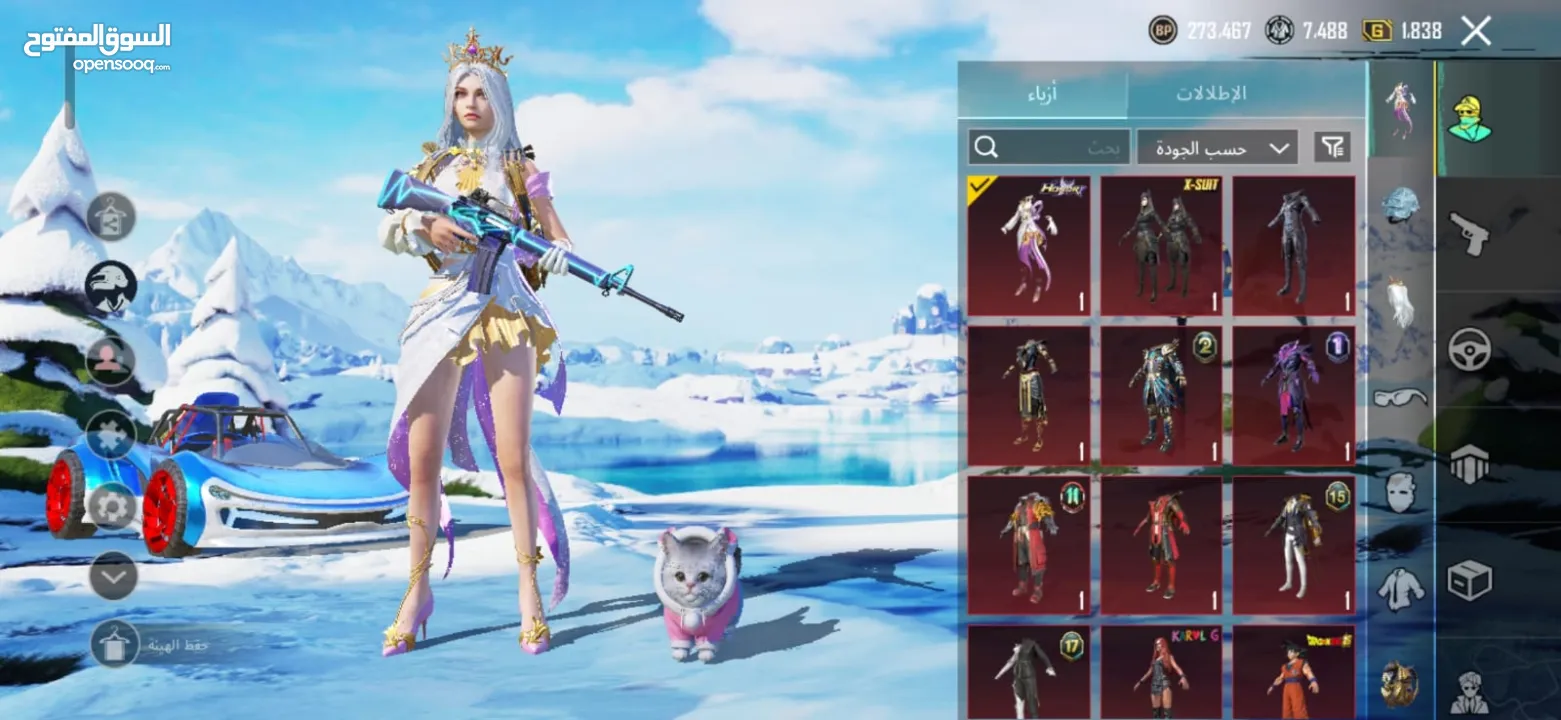Select the equipped white and purple outfit
The width and height of the screenshot is (1561, 720).
[1029, 246]
